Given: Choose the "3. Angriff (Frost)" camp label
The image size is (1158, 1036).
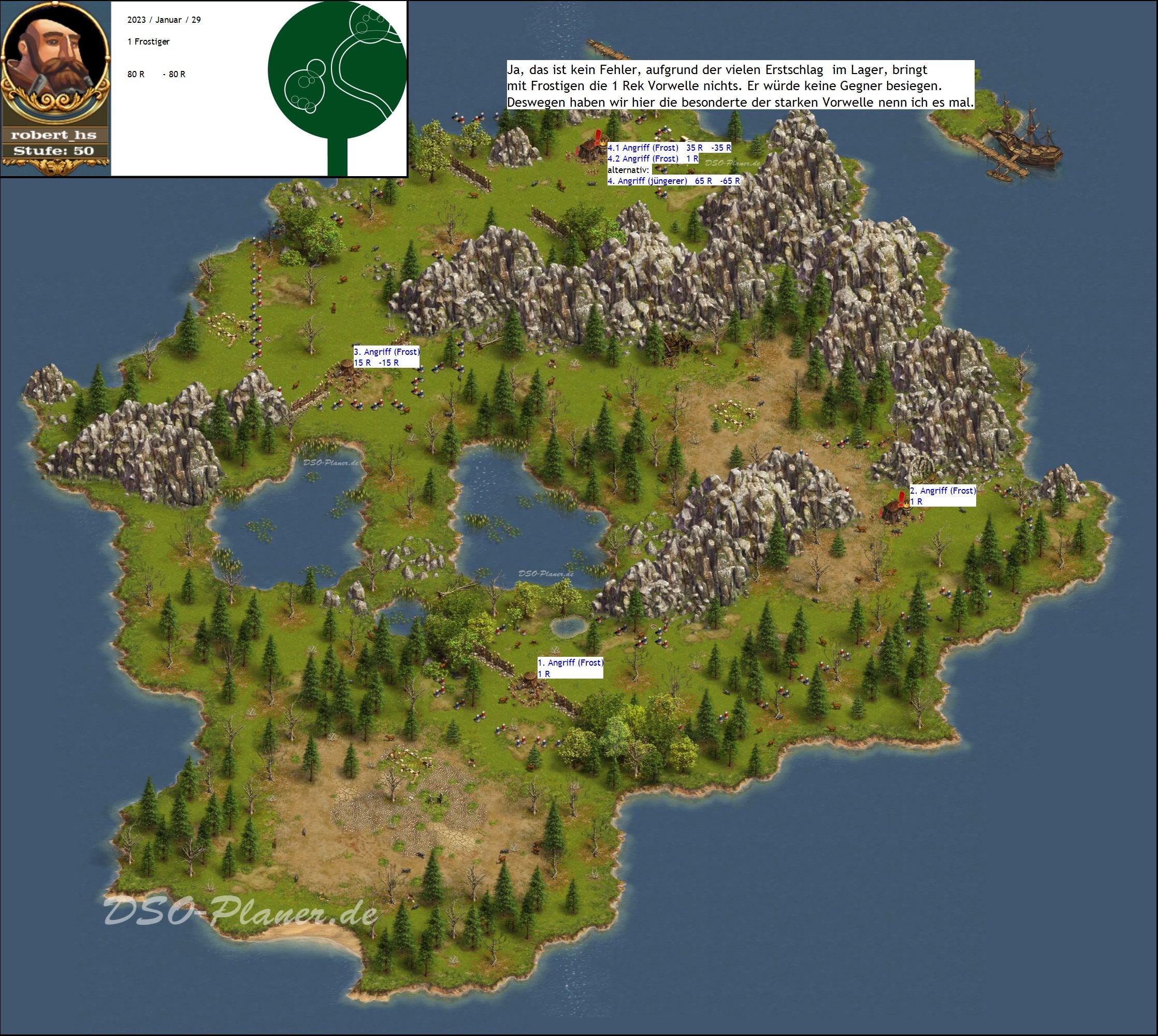Looking at the screenshot, I should (386, 352).
